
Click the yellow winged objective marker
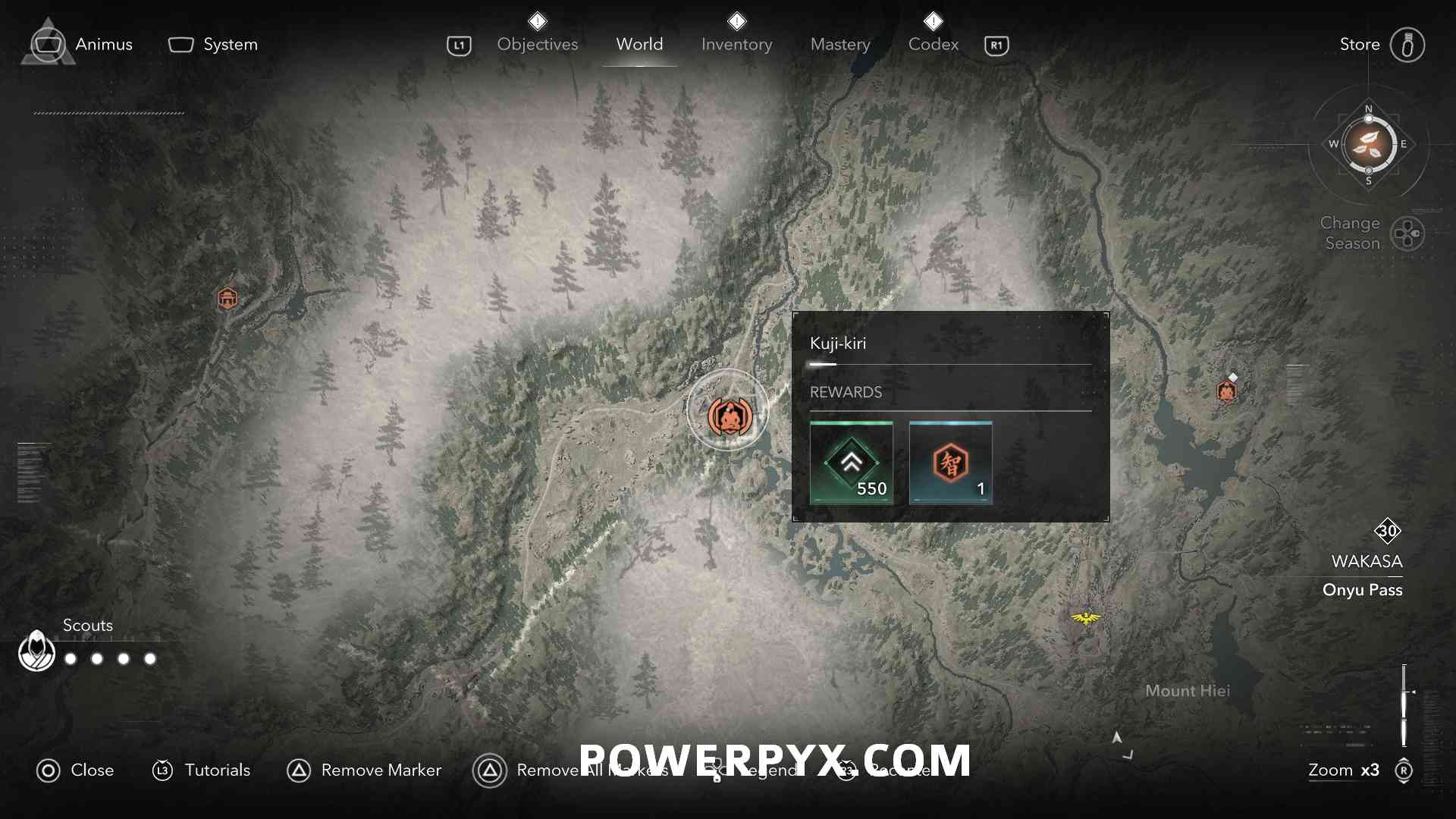[1086, 618]
